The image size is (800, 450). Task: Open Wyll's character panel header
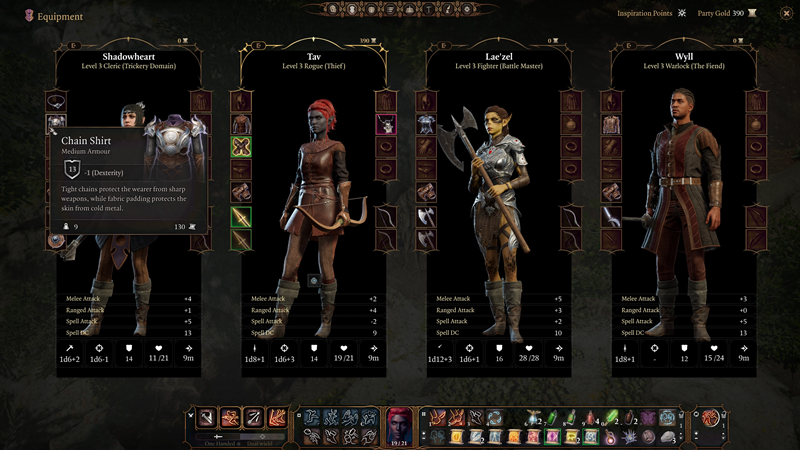click(x=683, y=60)
